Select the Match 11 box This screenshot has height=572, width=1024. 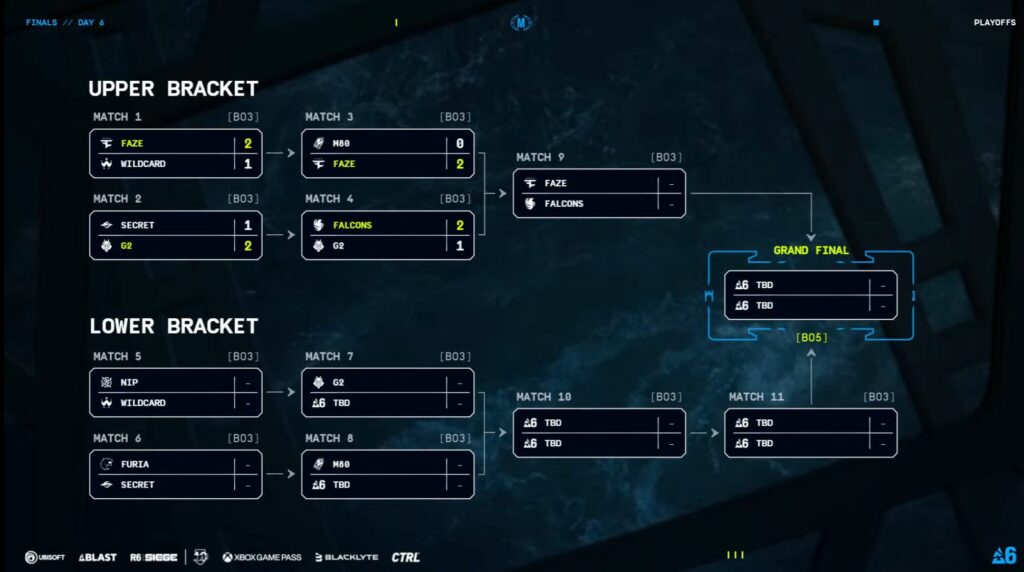(811, 433)
